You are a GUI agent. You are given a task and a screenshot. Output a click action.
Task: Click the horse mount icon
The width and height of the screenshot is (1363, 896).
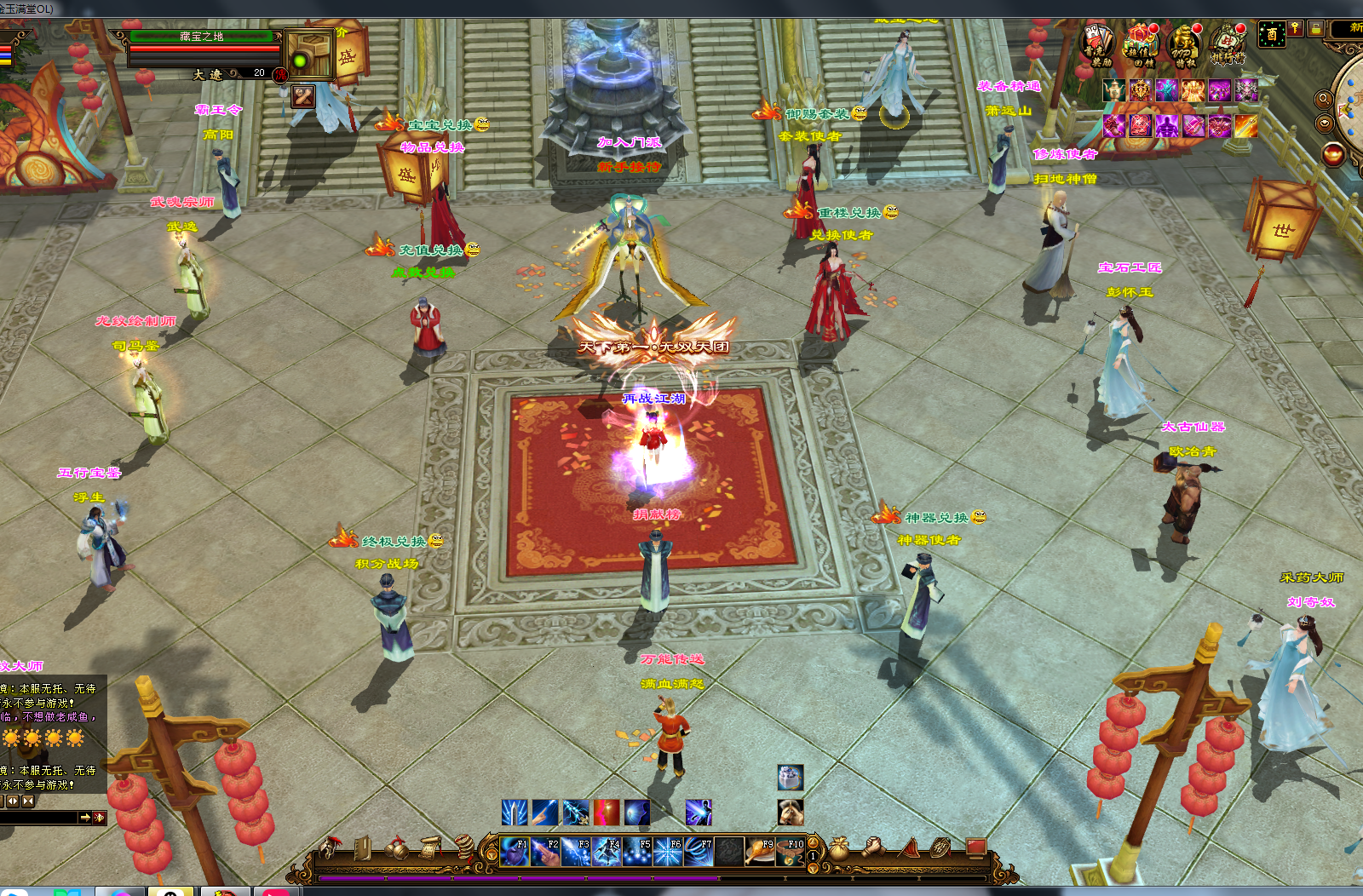click(x=791, y=812)
